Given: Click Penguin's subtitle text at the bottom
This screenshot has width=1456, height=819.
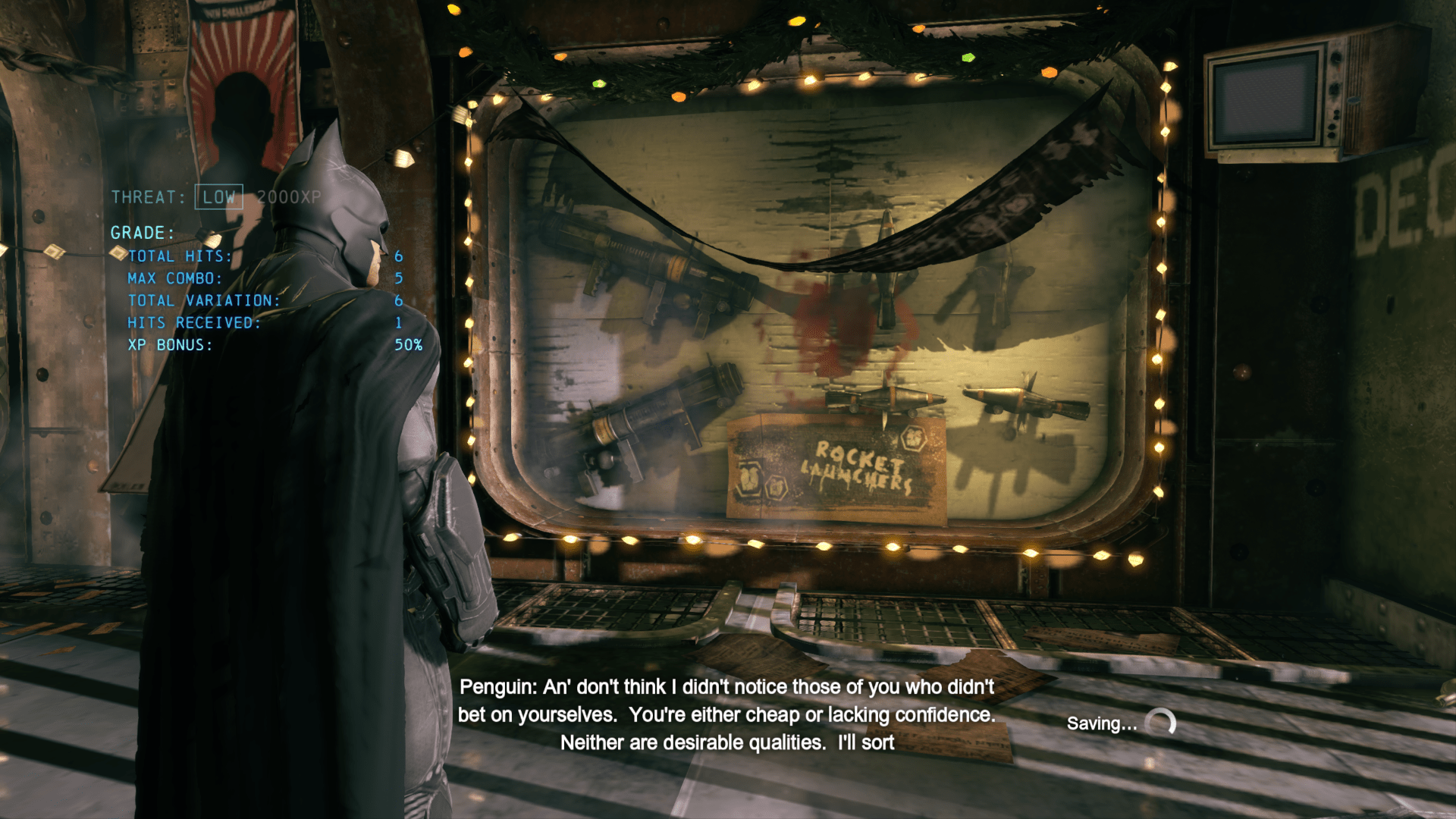Looking at the screenshot, I should pos(728,714).
